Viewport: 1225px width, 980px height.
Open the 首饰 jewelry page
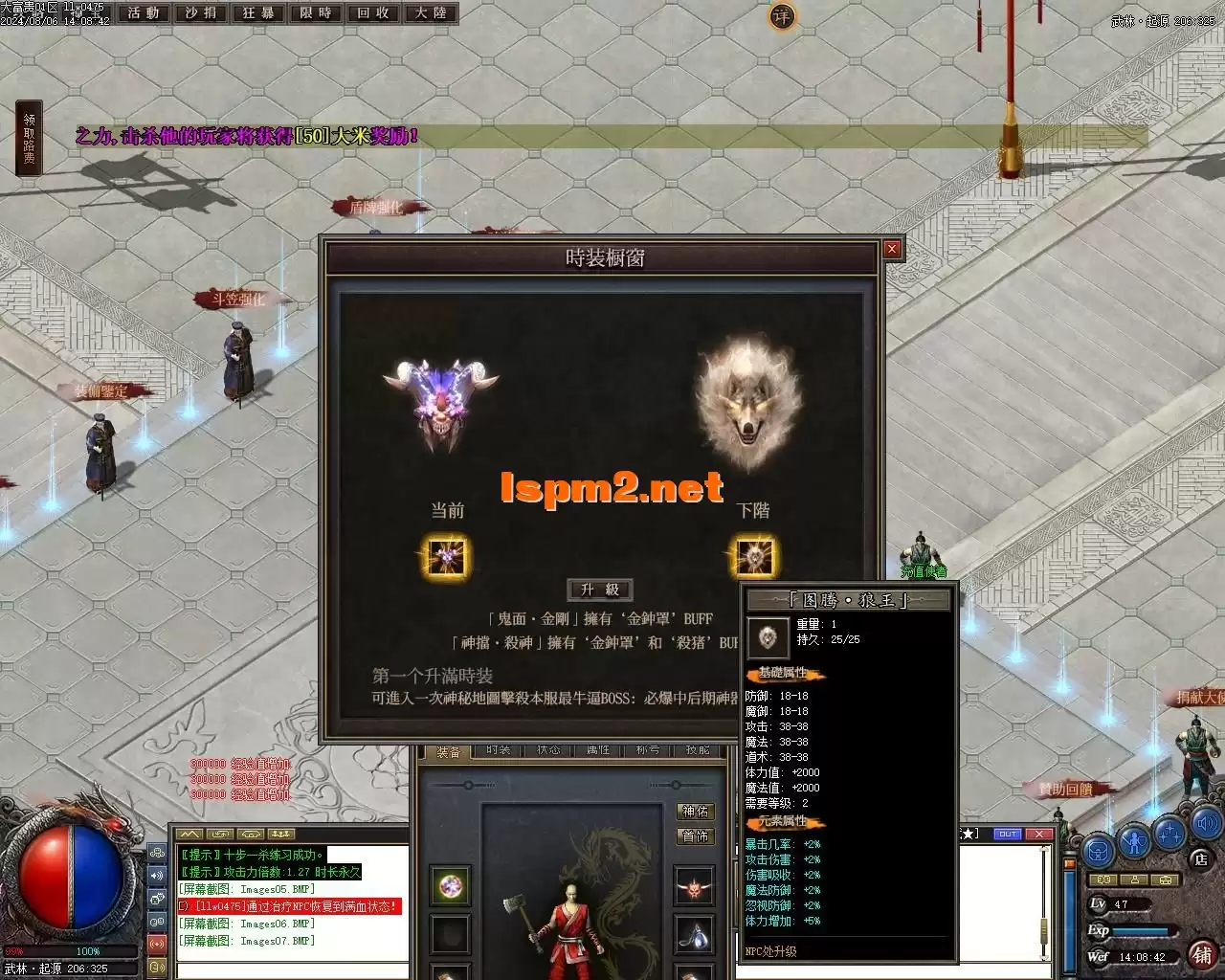point(695,835)
